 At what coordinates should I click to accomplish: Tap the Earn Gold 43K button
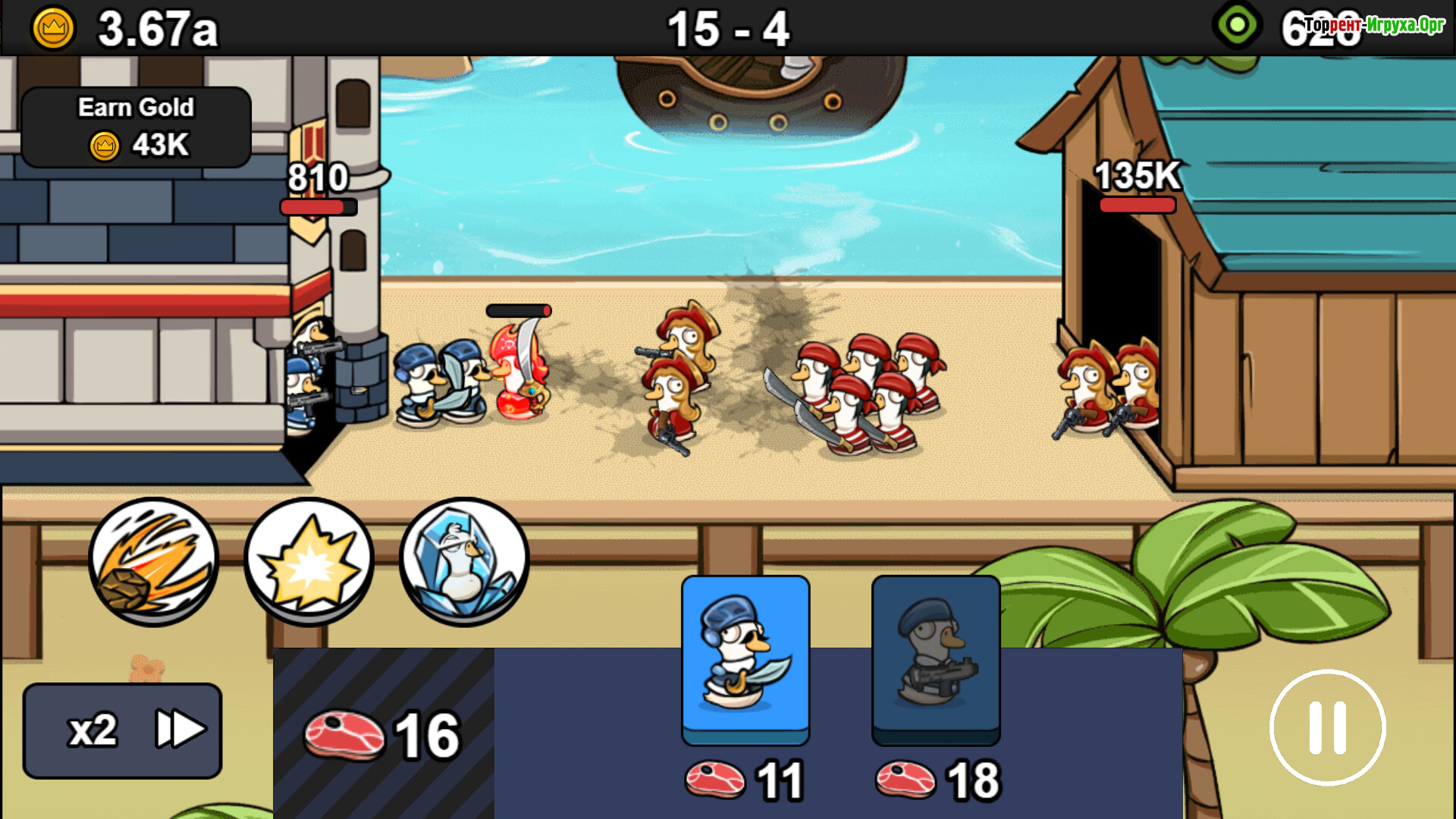[x=136, y=127]
